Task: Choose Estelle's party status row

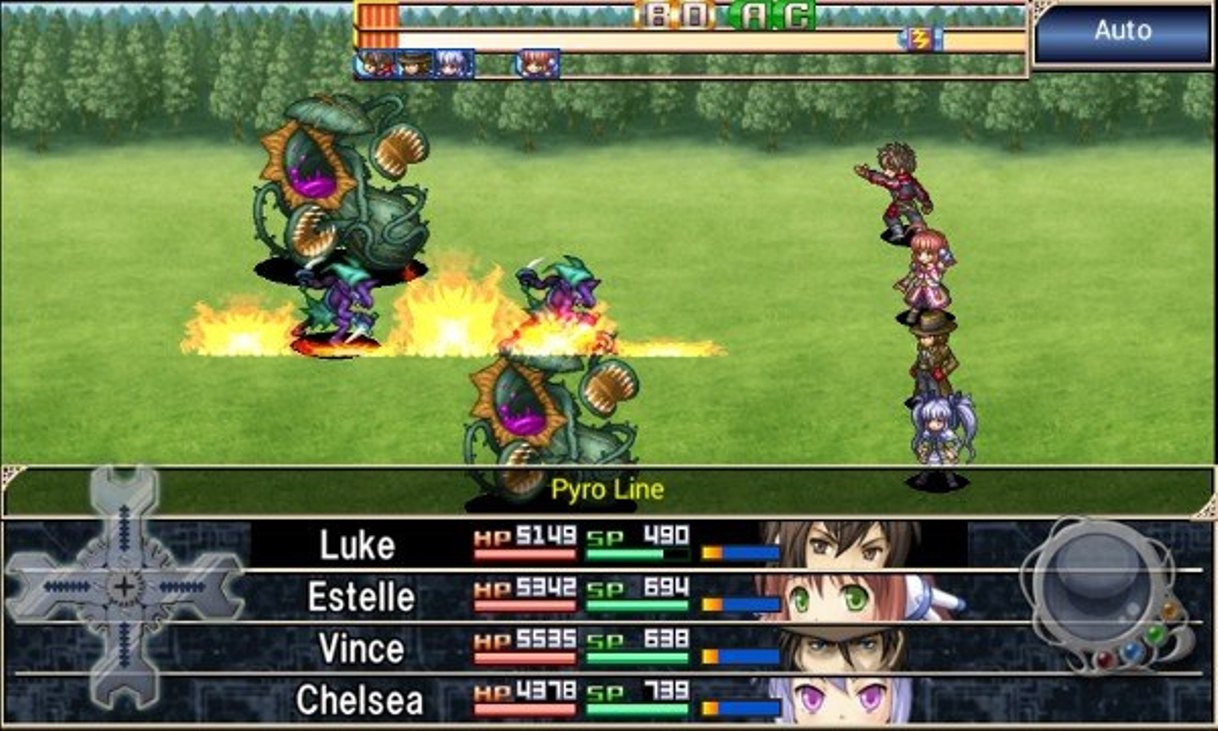Action: (600, 597)
